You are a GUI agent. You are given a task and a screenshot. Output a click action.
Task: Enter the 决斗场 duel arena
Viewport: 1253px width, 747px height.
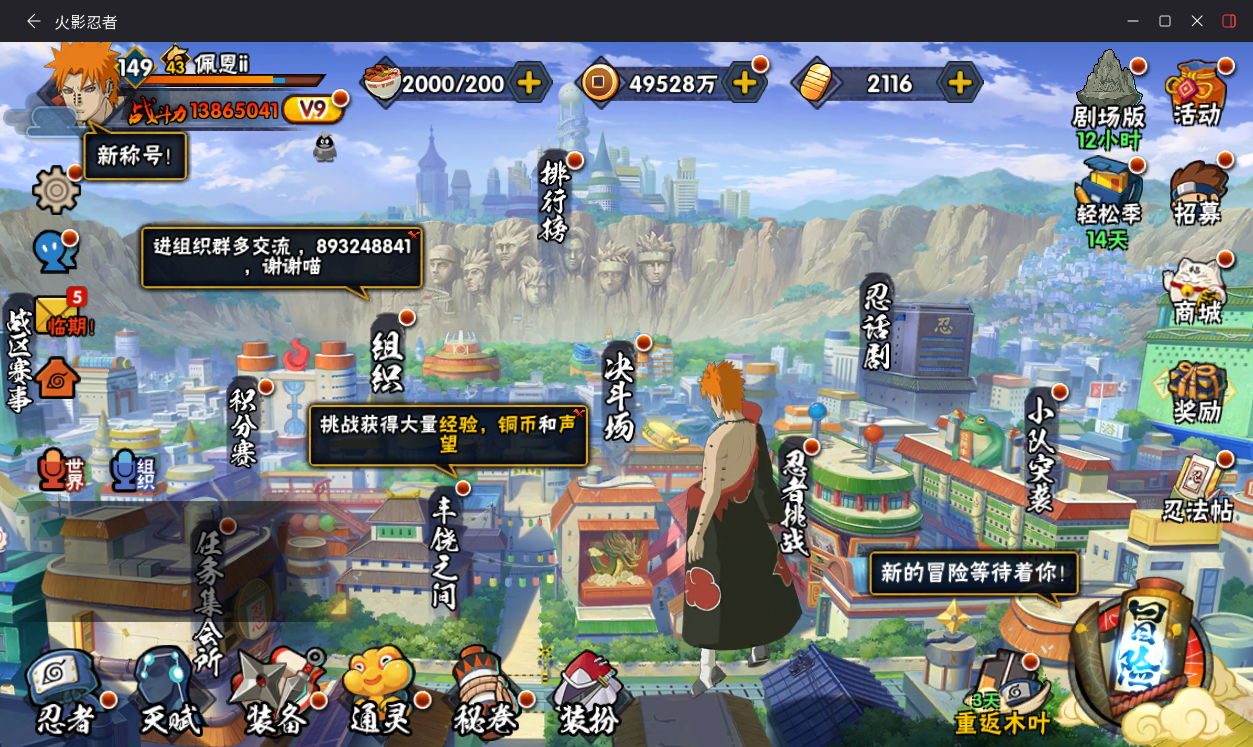[x=621, y=393]
